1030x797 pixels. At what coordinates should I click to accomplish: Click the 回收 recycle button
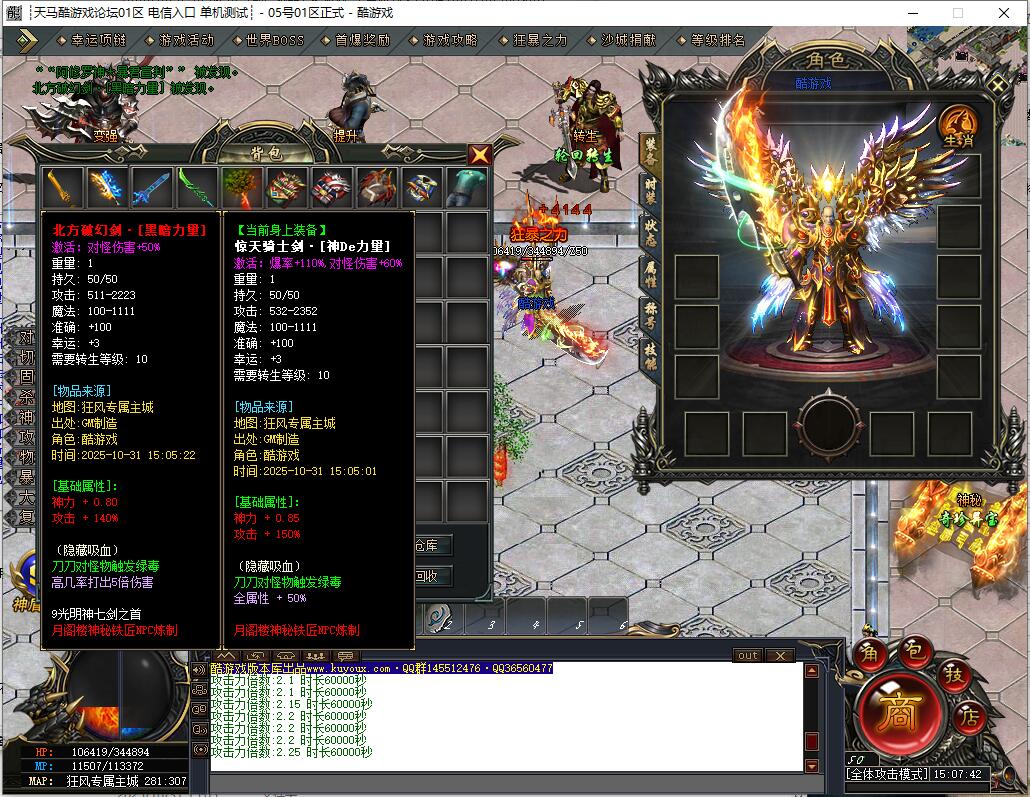coord(426,576)
